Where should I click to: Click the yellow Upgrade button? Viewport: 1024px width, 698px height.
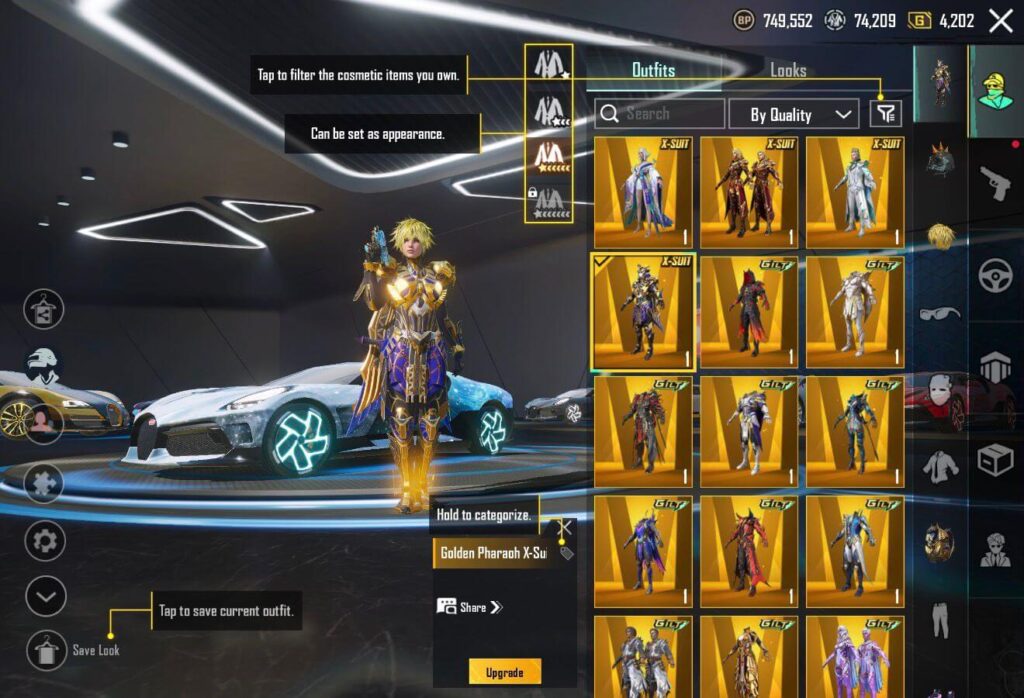(505, 672)
